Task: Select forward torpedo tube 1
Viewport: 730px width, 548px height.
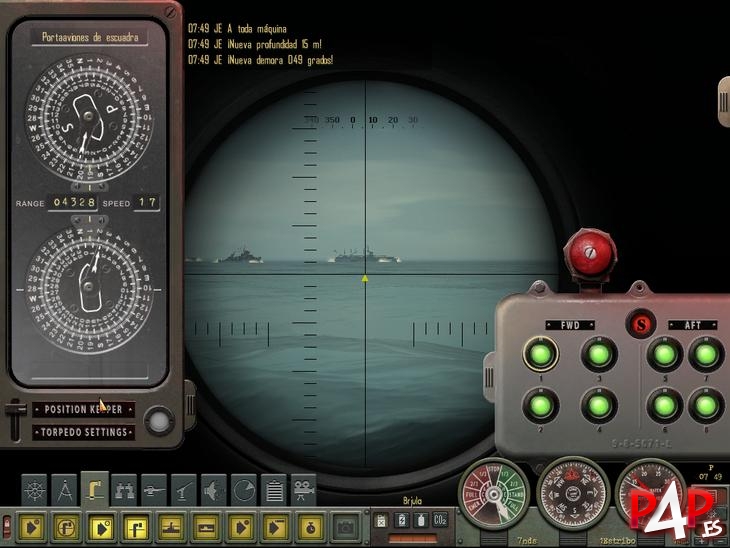Action: tap(538, 354)
